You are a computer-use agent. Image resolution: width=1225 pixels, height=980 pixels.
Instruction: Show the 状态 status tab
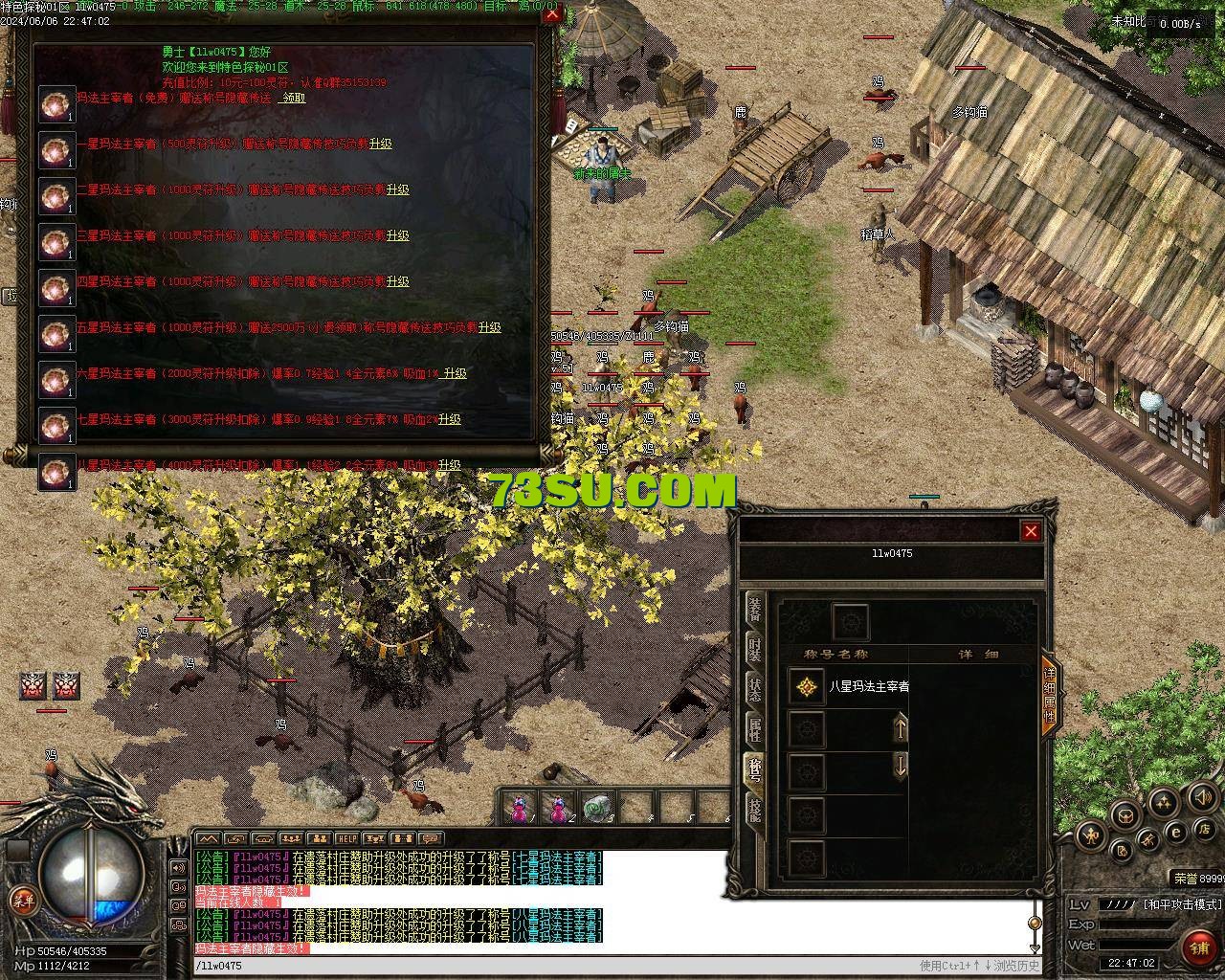pyautogui.click(x=755, y=690)
